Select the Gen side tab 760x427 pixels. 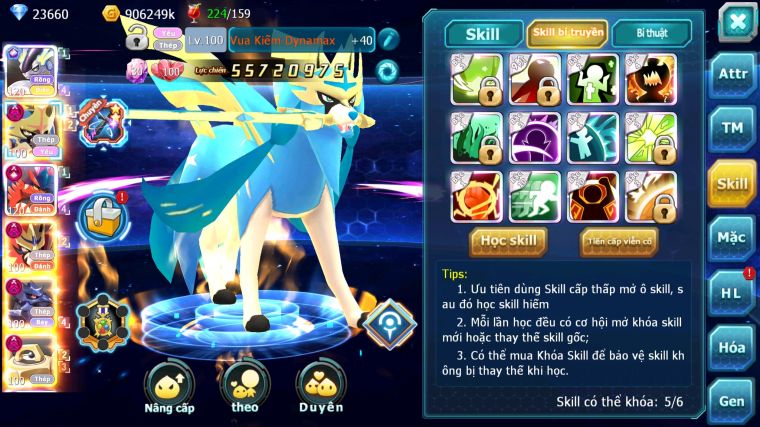731,401
